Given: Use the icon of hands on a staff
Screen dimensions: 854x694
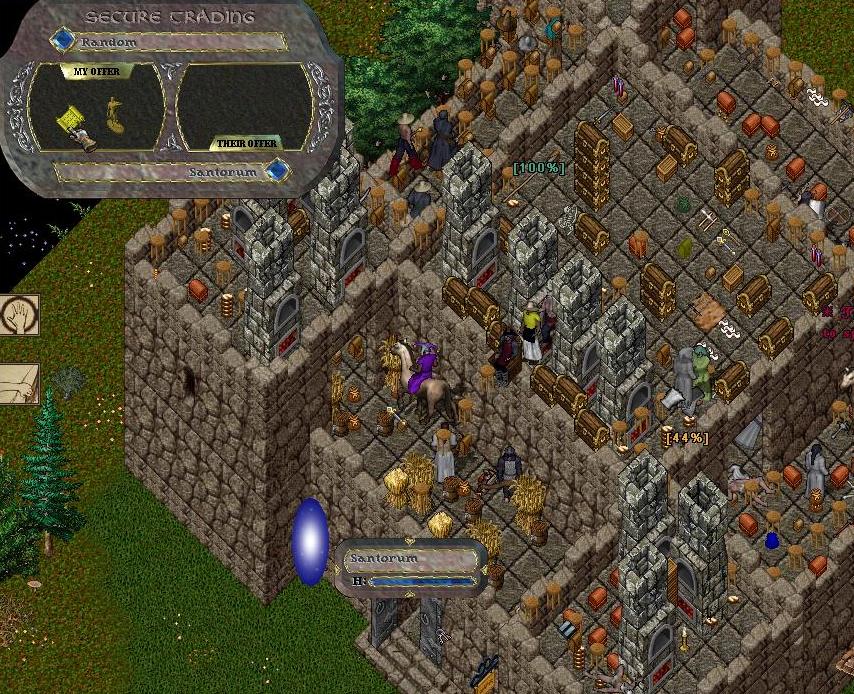Looking at the screenshot, I should pyautogui.click(x=18, y=383).
